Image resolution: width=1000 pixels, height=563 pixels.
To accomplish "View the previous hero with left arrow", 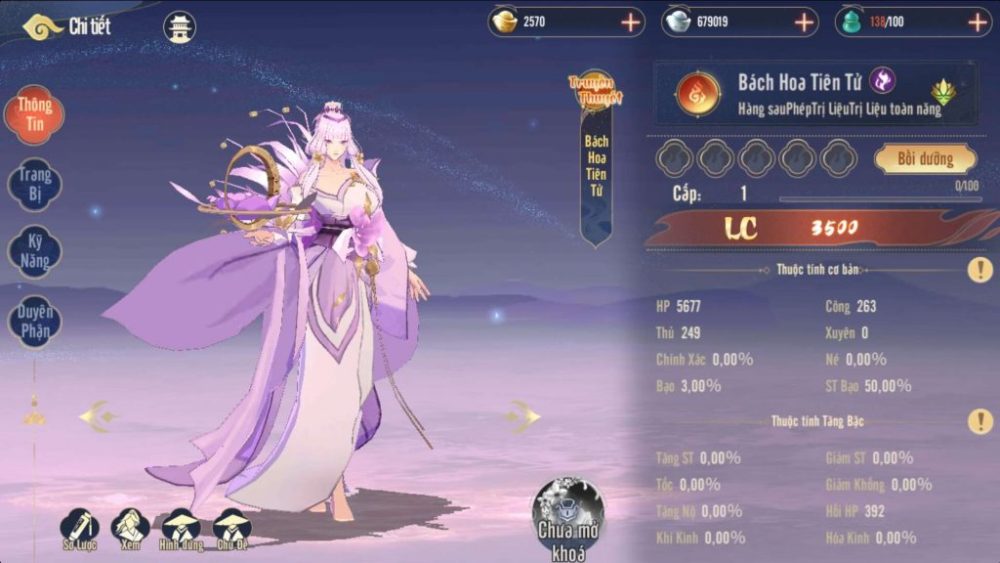I will [99, 415].
